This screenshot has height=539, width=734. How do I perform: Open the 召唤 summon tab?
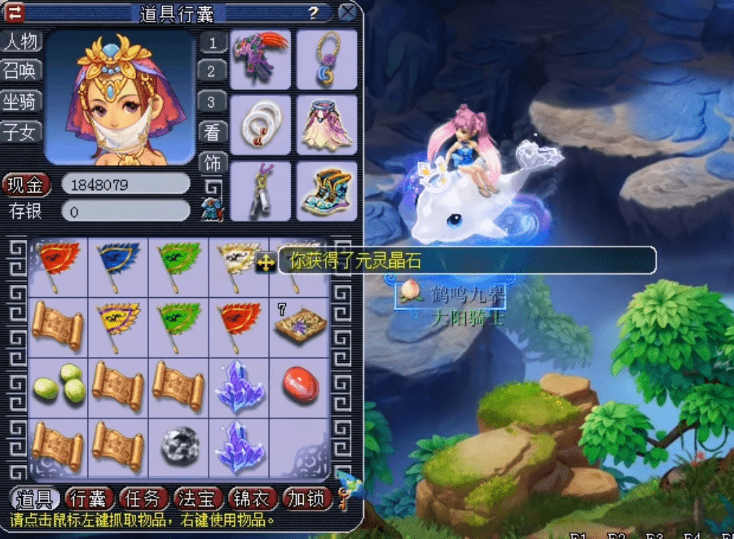tap(21, 70)
